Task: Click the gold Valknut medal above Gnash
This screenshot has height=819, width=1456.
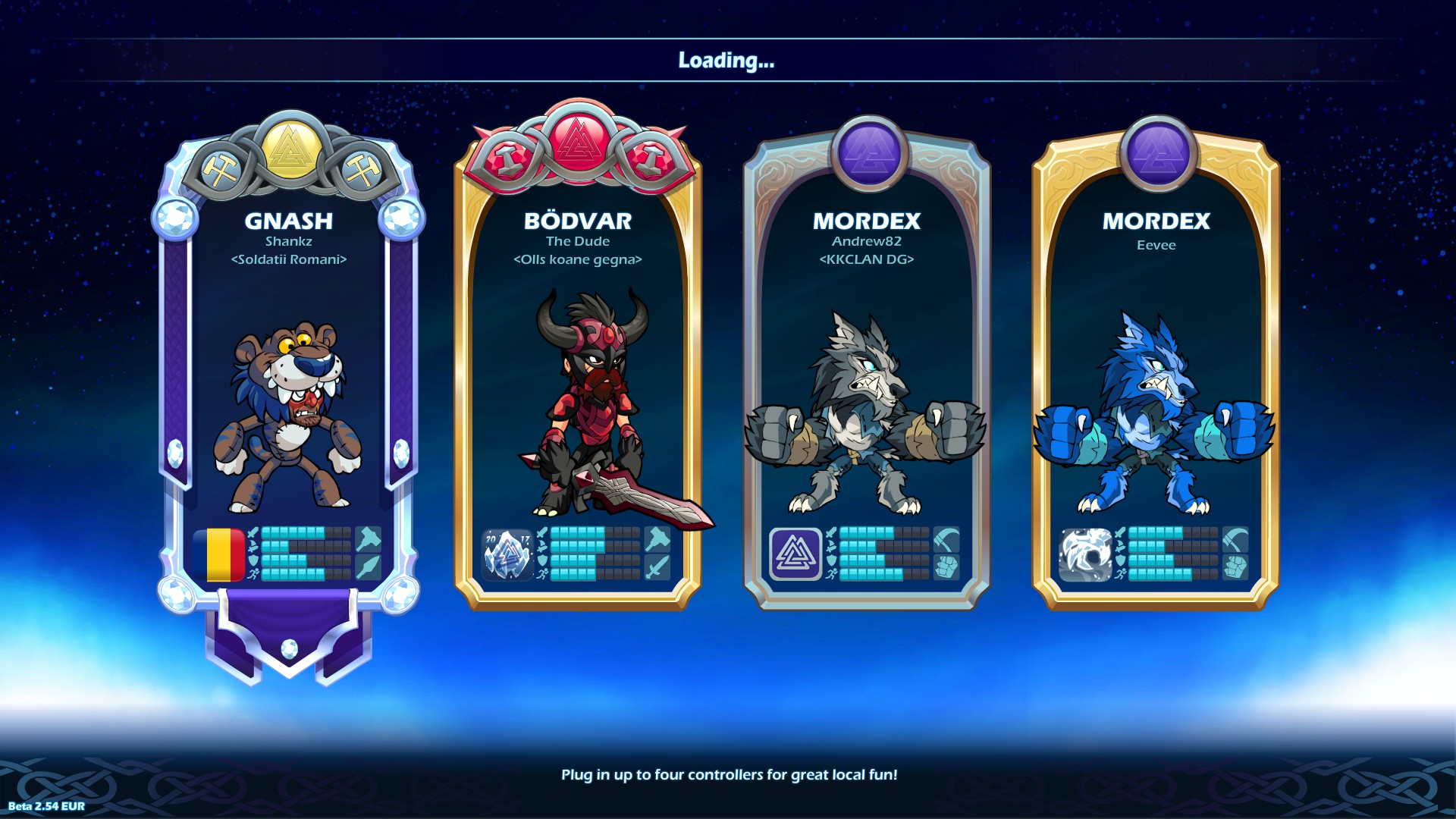Action: click(289, 149)
